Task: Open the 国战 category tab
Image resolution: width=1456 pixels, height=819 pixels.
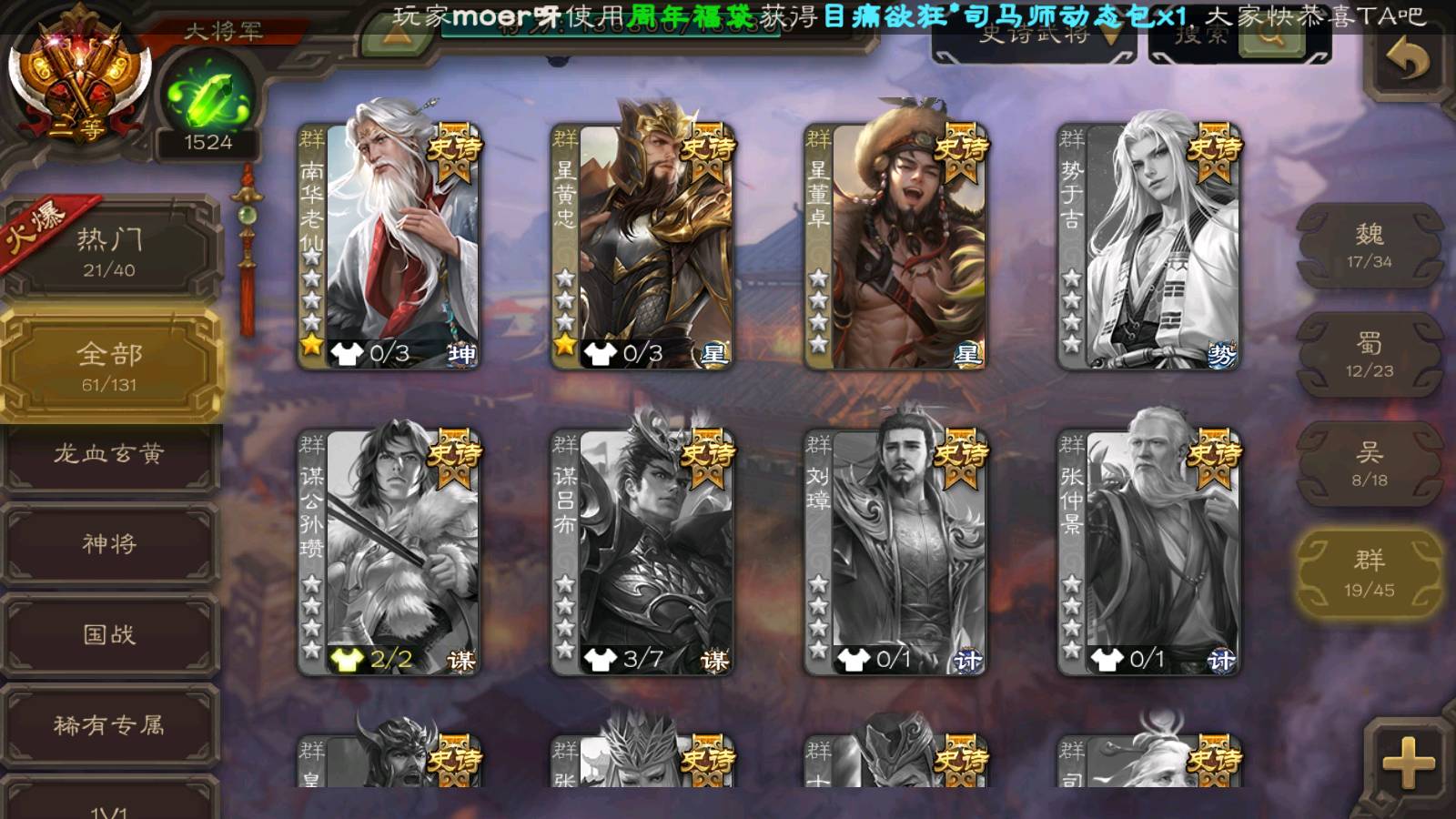Action: [x=109, y=634]
